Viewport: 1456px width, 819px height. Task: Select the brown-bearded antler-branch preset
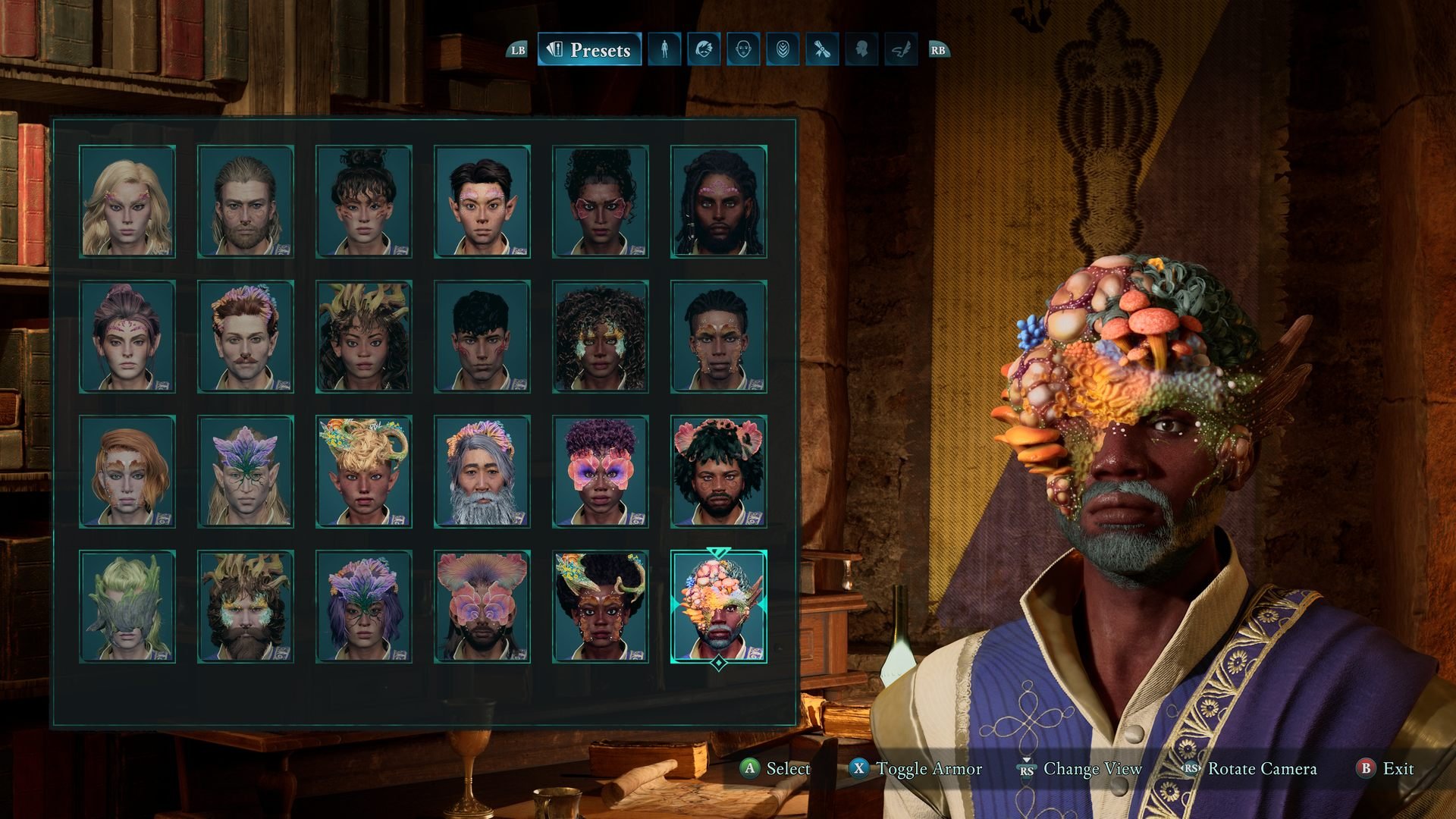coord(246,607)
